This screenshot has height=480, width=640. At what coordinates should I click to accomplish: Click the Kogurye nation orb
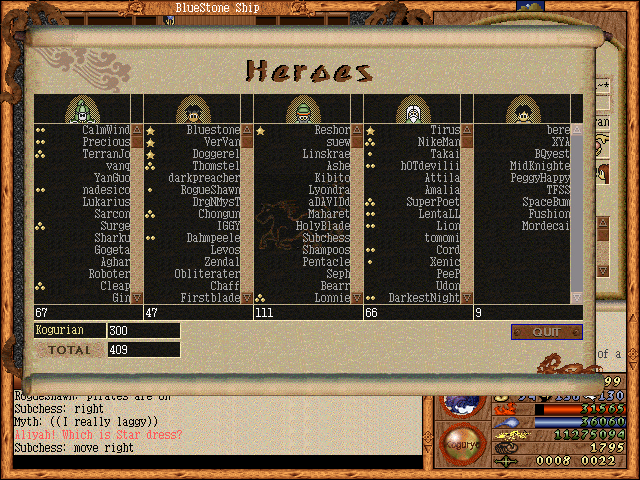(x=462, y=441)
